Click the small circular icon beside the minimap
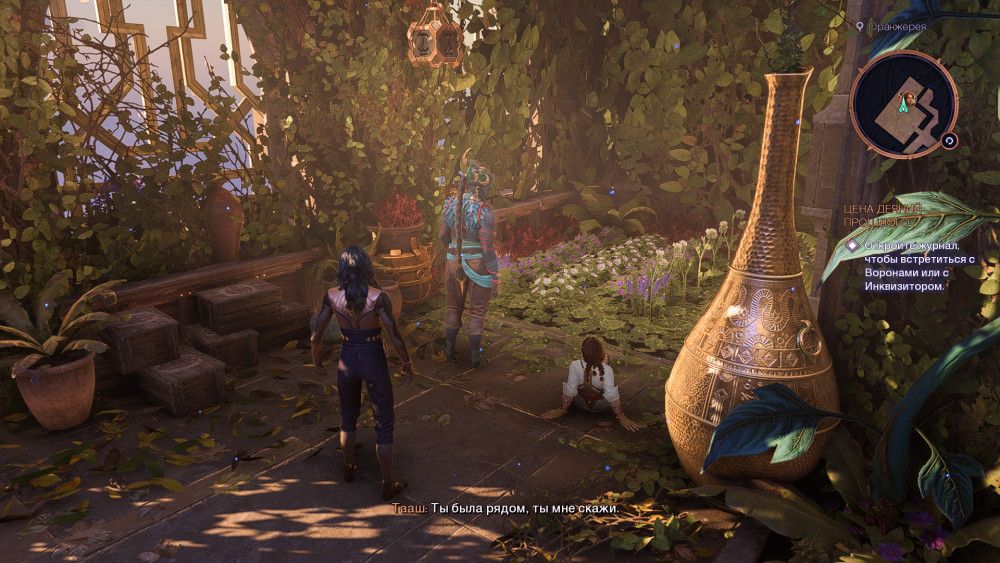 pyautogui.click(x=949, y=141)
